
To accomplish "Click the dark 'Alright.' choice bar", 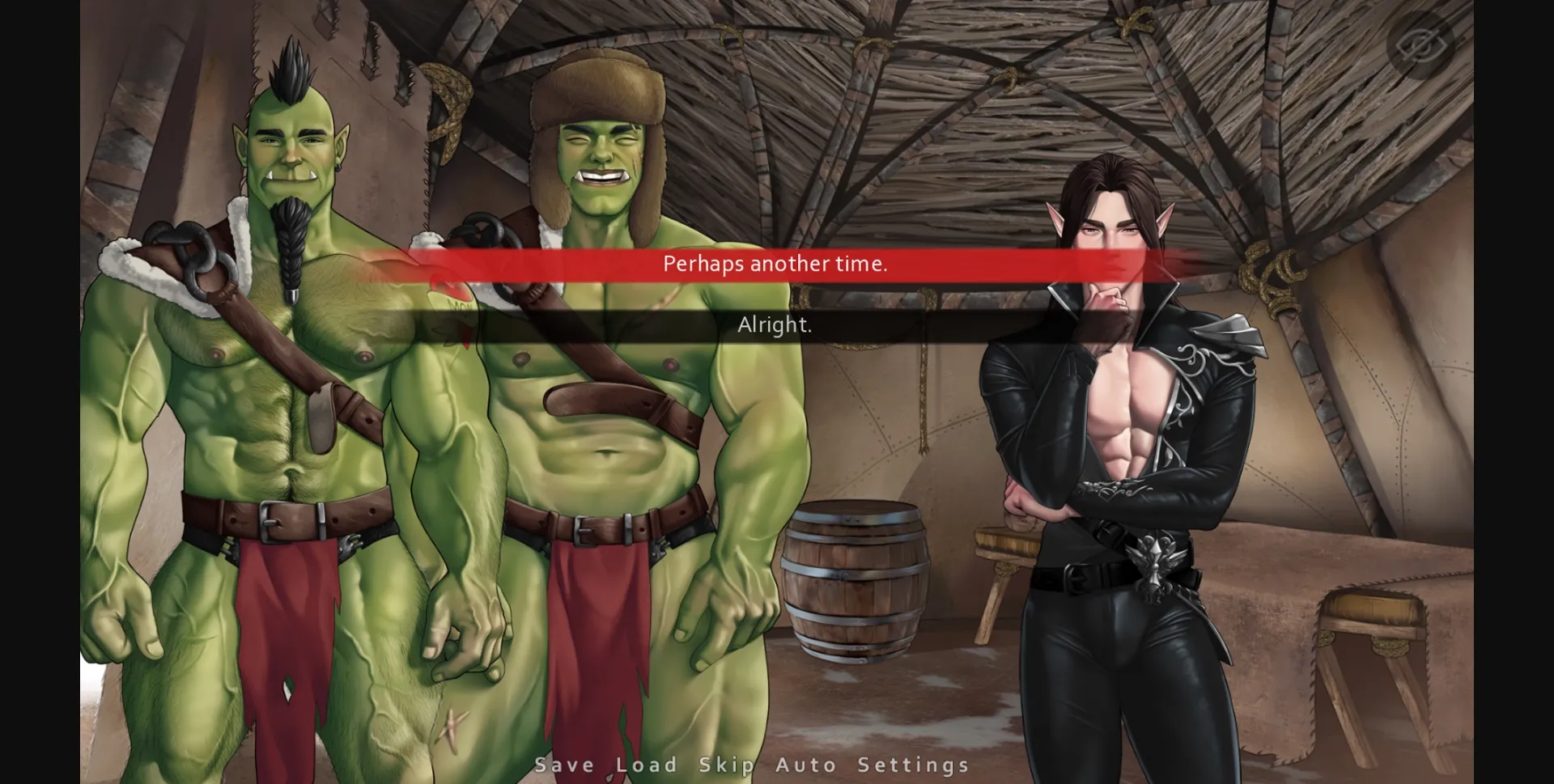I will click(775, 325).
